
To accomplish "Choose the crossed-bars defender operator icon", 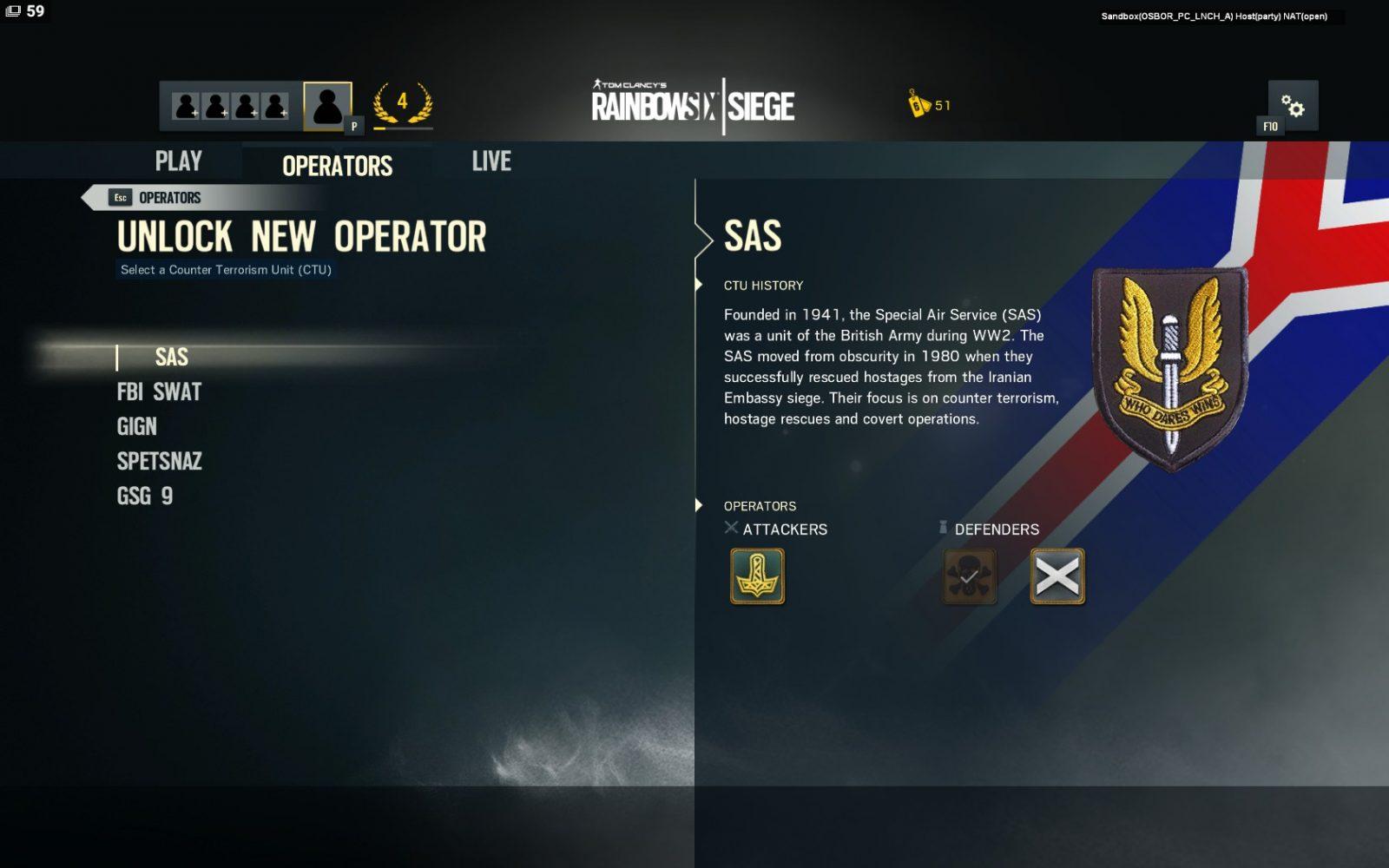I will coord(1057,575).
